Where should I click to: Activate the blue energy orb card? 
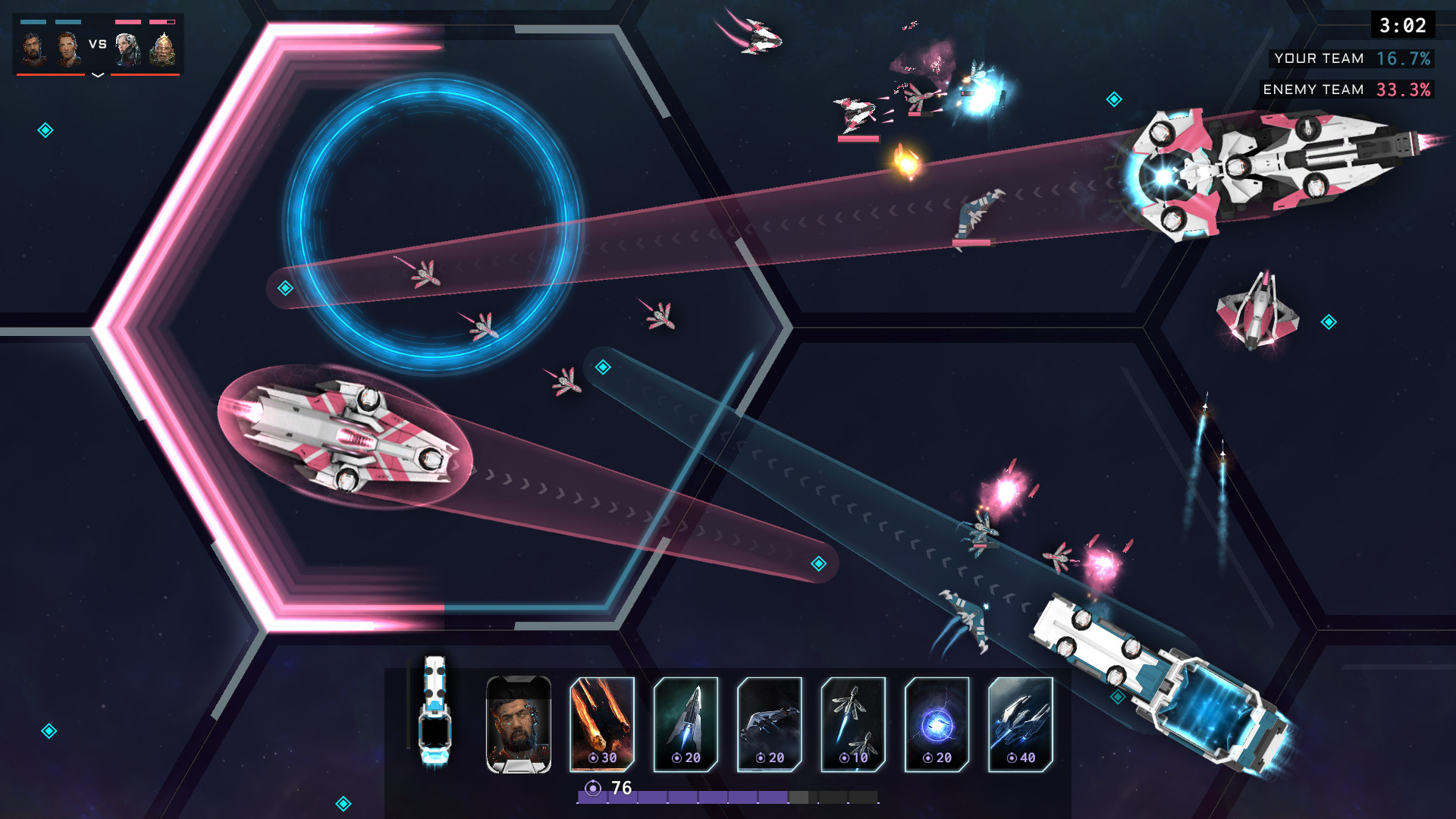pos(937,723)
